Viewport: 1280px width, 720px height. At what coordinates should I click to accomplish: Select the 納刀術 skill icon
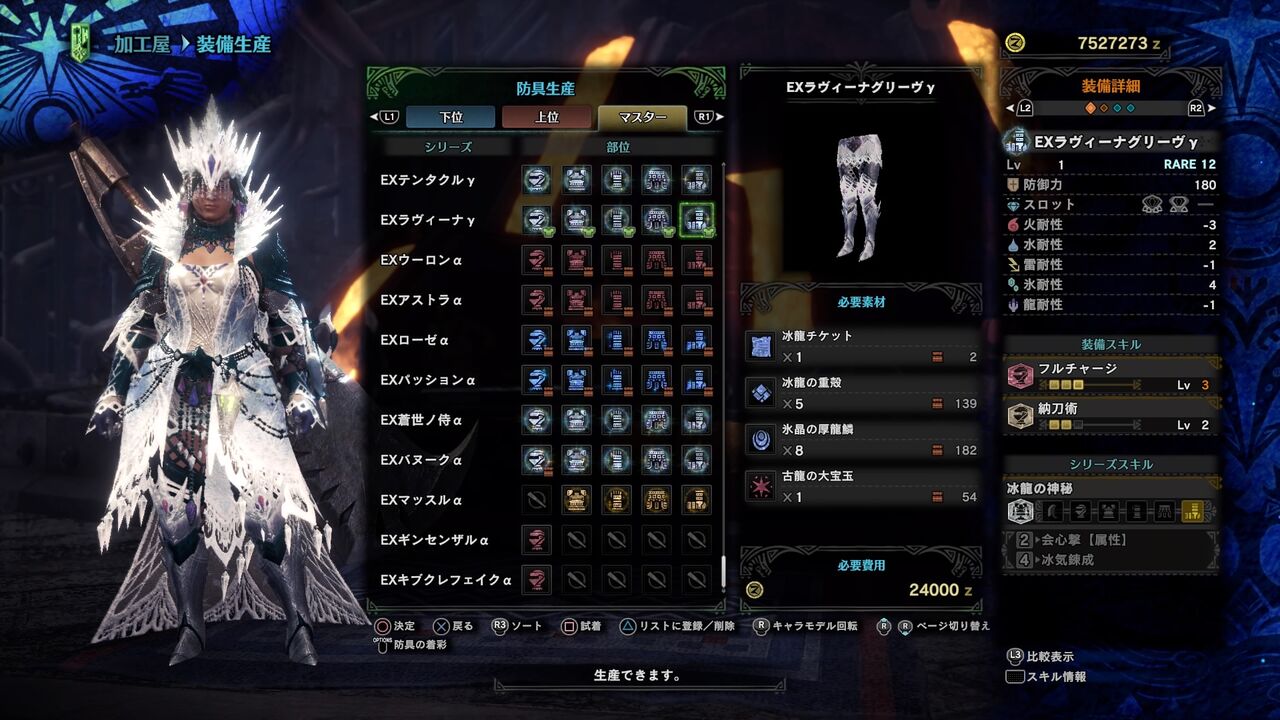1022,414
